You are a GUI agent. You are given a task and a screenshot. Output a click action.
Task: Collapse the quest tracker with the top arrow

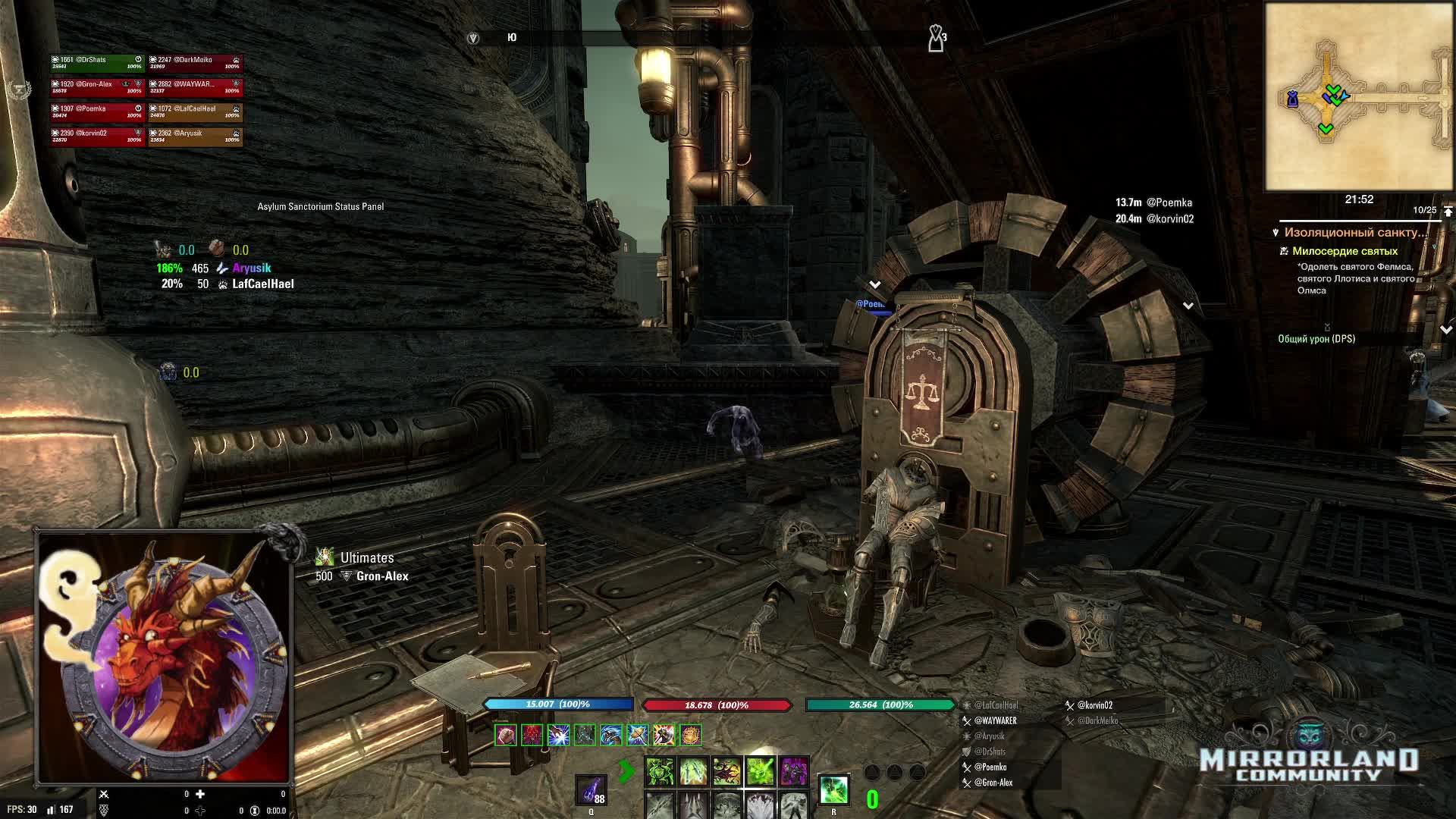pyautogui.click(x=1448, y=211)
